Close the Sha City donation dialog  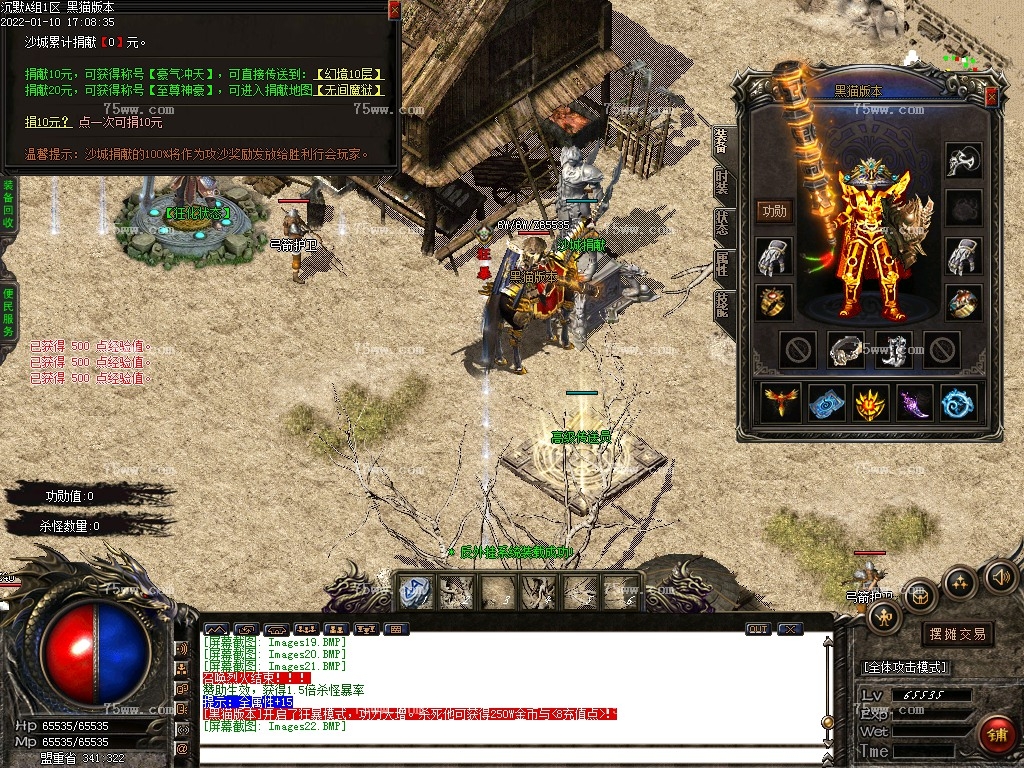click(x=394, y=11)
